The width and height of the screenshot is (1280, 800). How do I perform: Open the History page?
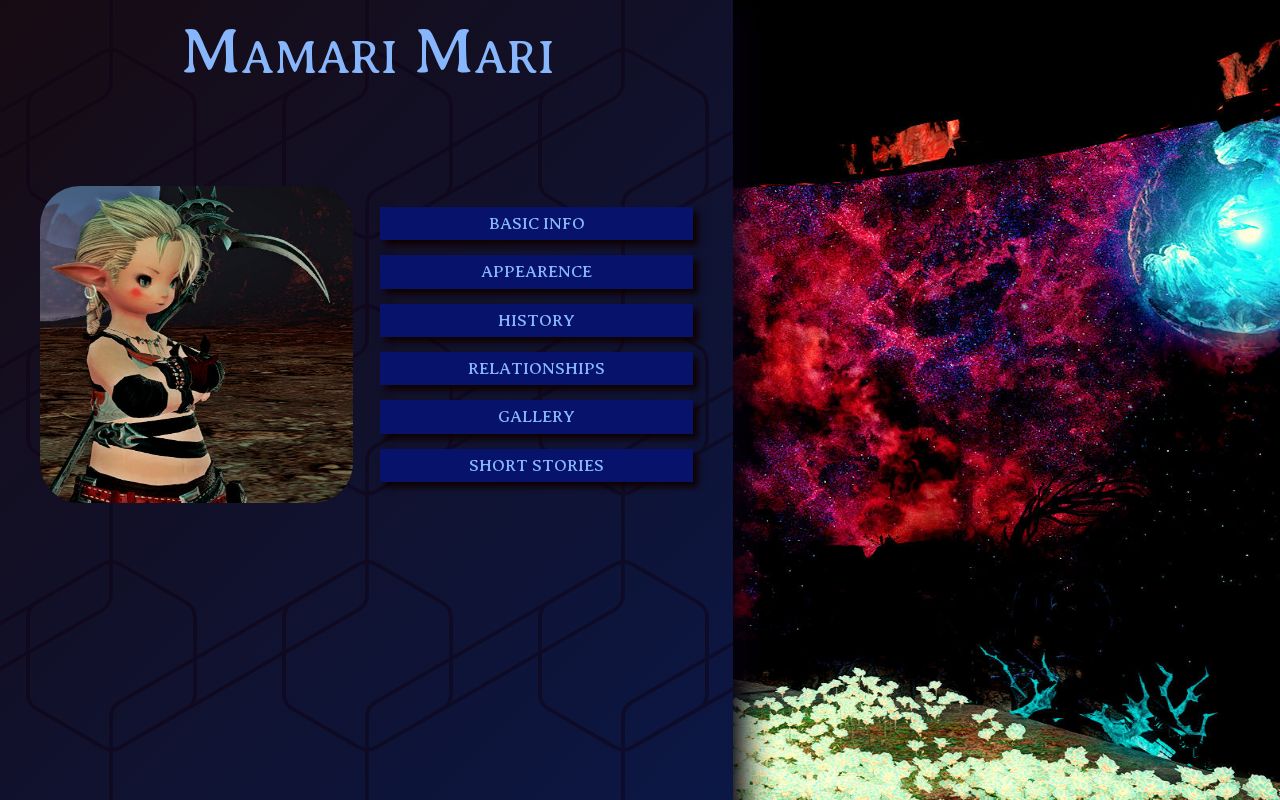[536, 320]
